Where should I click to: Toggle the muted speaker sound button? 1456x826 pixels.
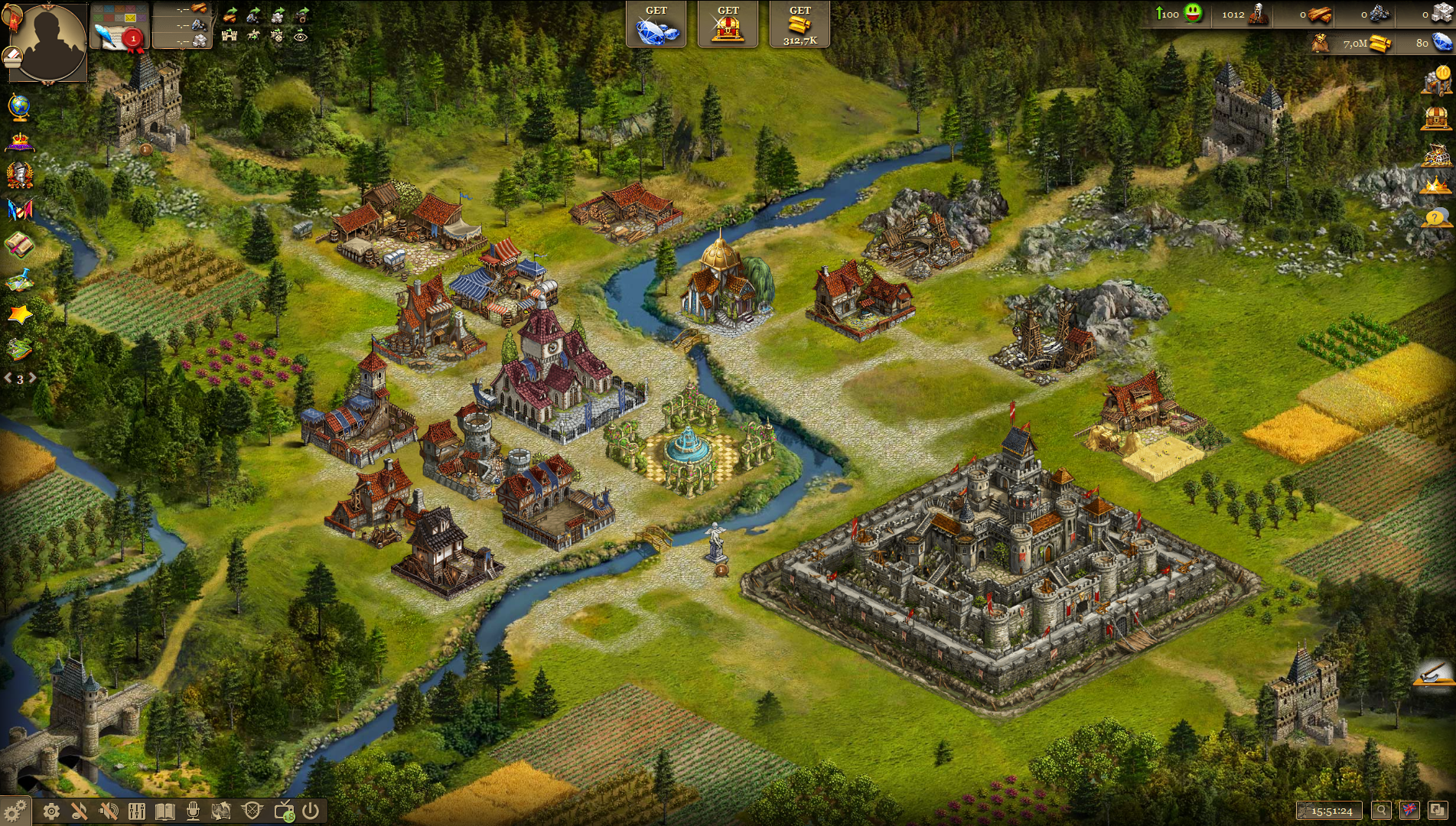tap(109, 811)
